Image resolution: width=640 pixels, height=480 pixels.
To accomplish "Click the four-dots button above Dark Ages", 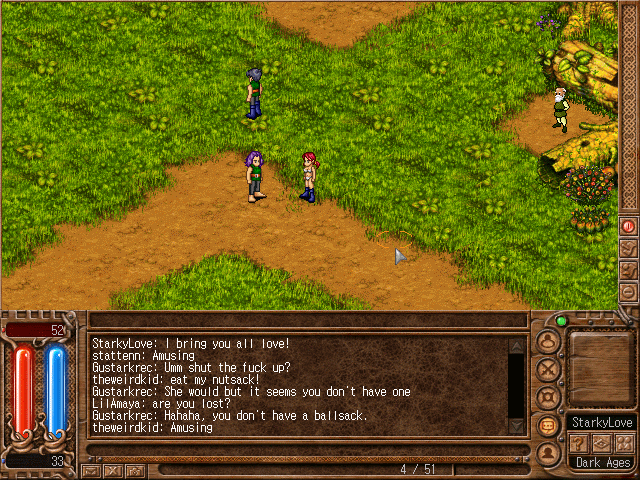I will tap(624, 442).
